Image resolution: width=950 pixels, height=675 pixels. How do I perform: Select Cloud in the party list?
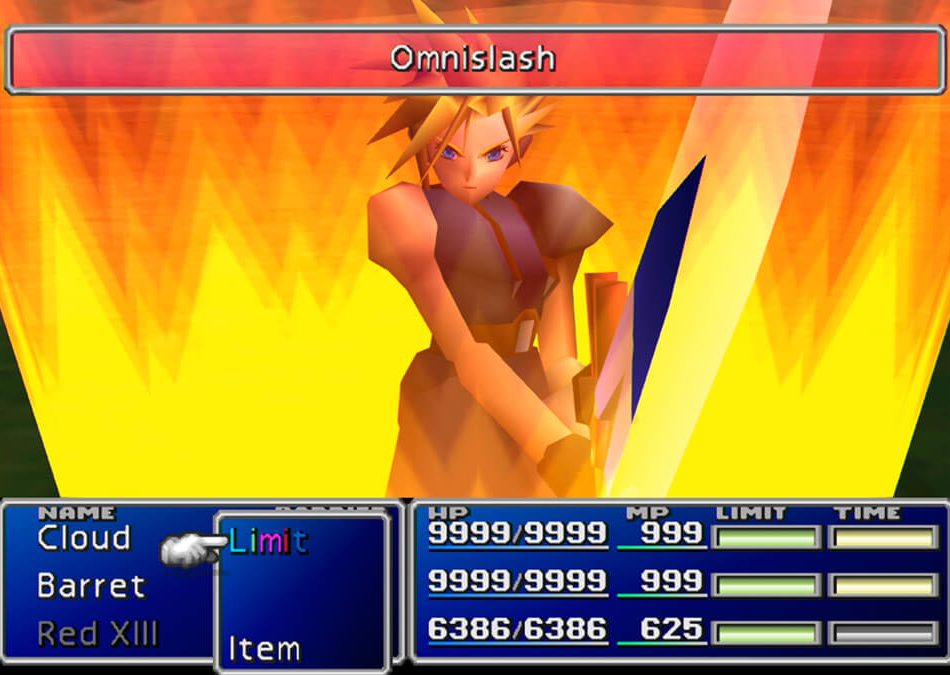click(84, 538)
